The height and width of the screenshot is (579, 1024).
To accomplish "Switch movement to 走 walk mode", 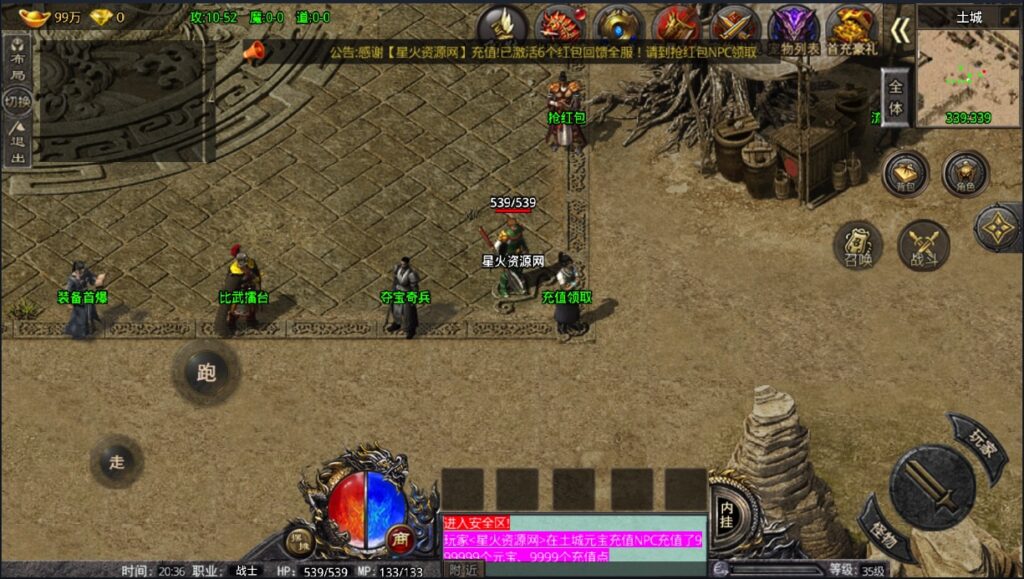I will tap(117, 461).
